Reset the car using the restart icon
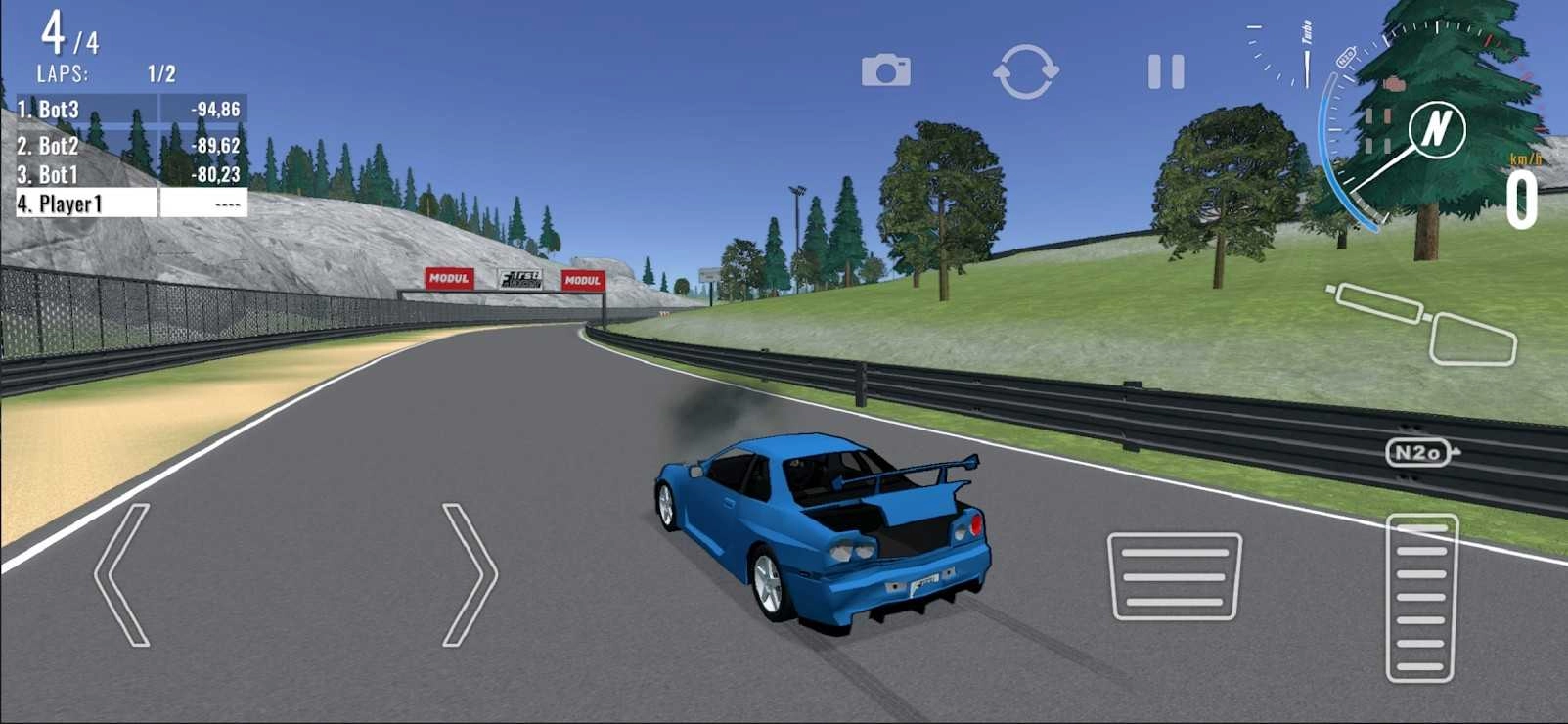 click(1027, 69)
